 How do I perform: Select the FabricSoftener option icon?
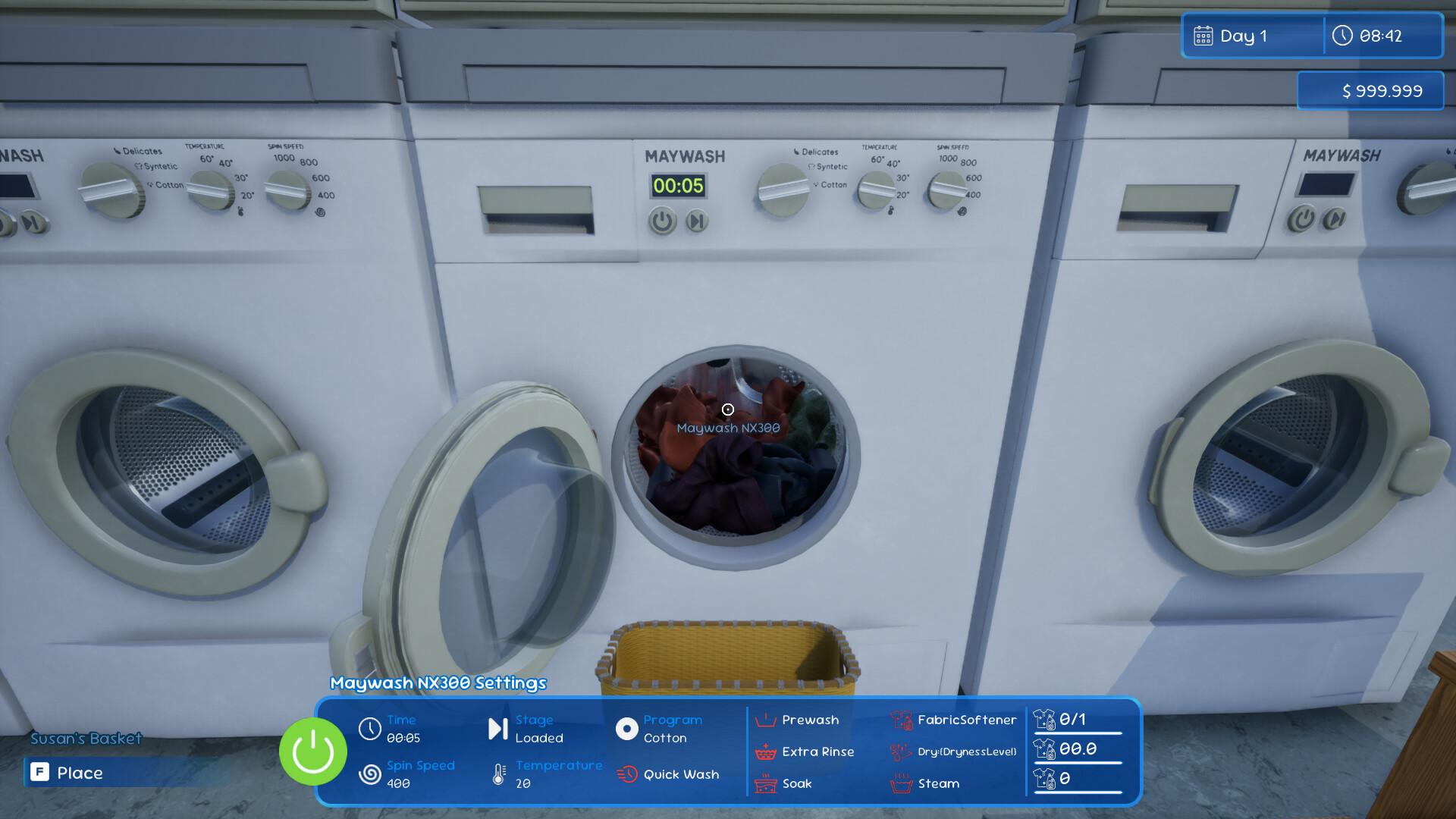point(902,720)
